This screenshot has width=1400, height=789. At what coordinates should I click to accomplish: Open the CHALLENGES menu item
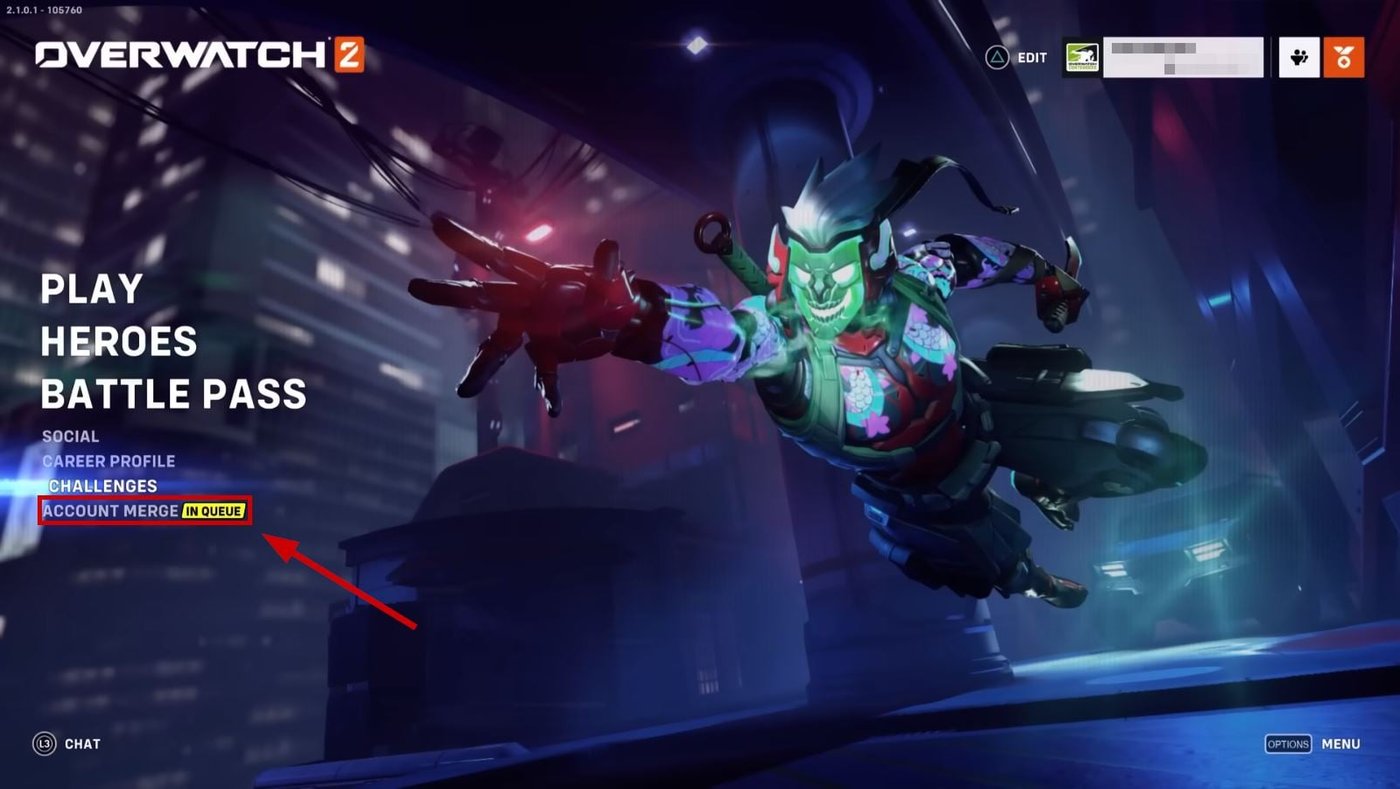click(x=102, y=486)
